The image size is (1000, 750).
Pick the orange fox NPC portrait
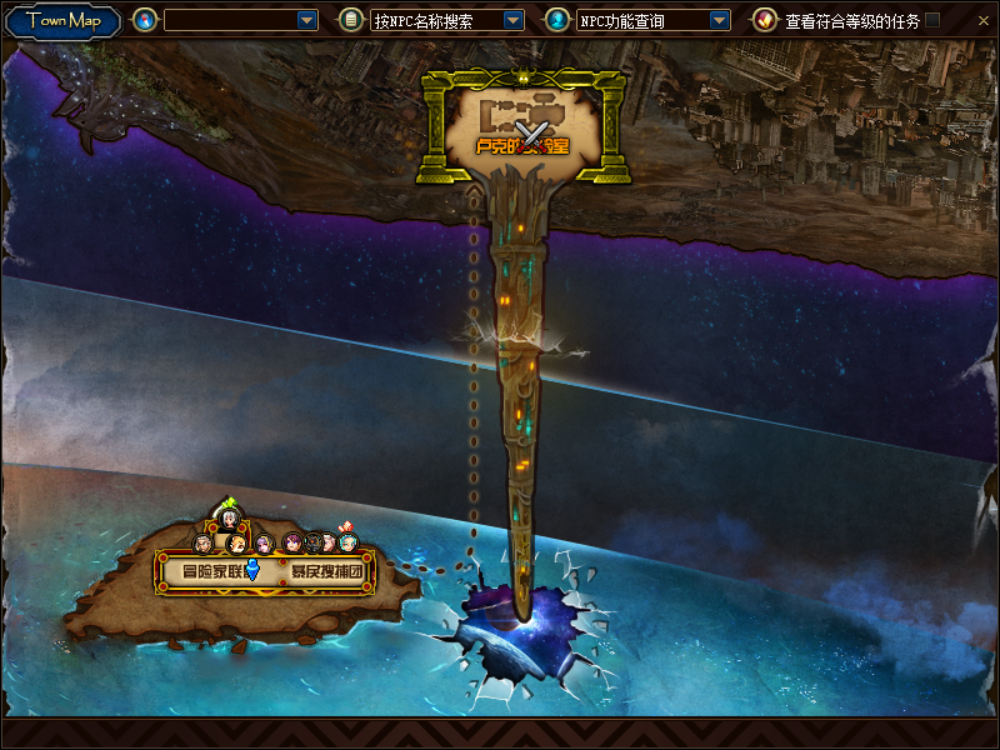[x=237, y=544]
